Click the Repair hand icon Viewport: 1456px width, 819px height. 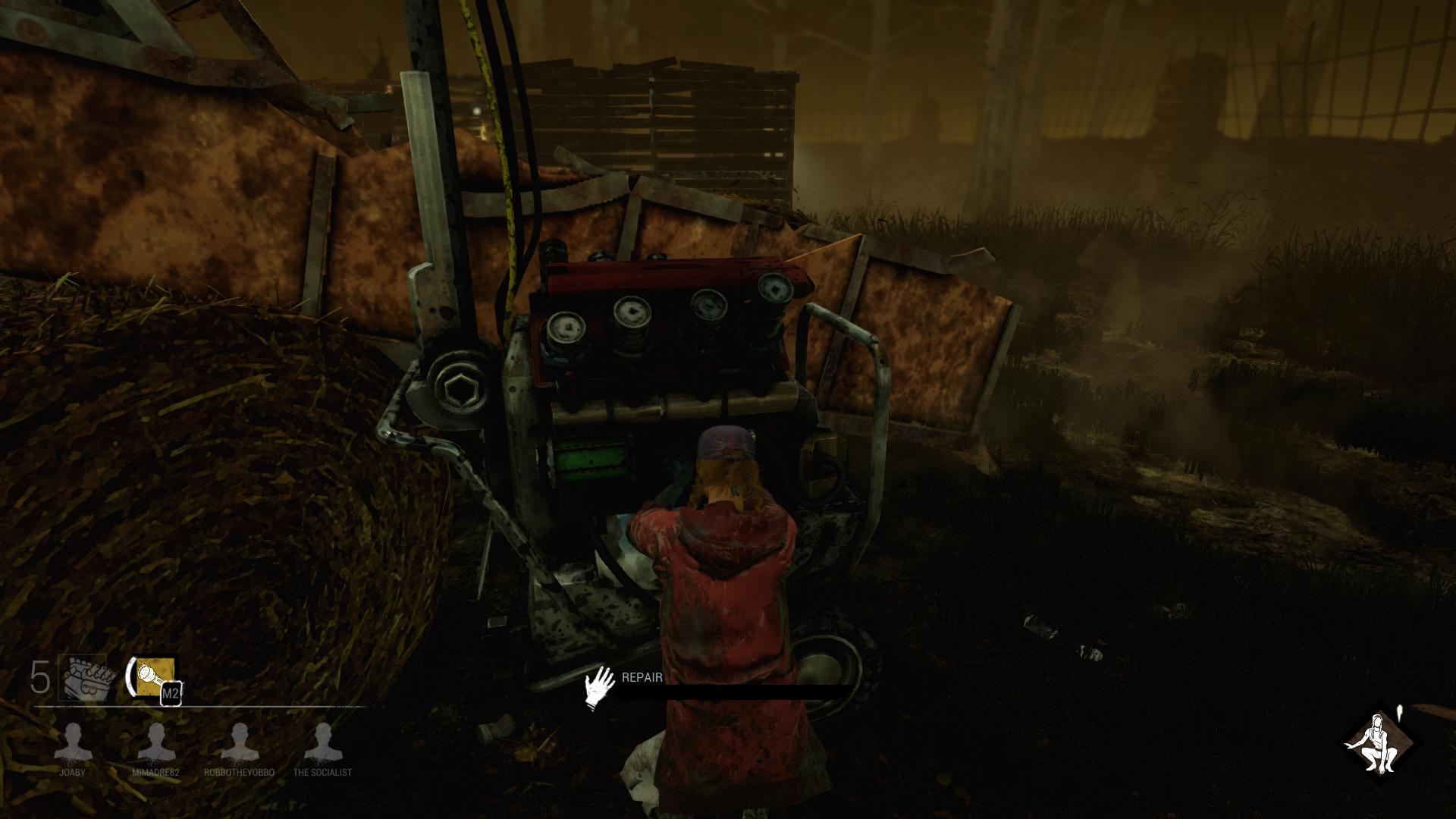601,688
